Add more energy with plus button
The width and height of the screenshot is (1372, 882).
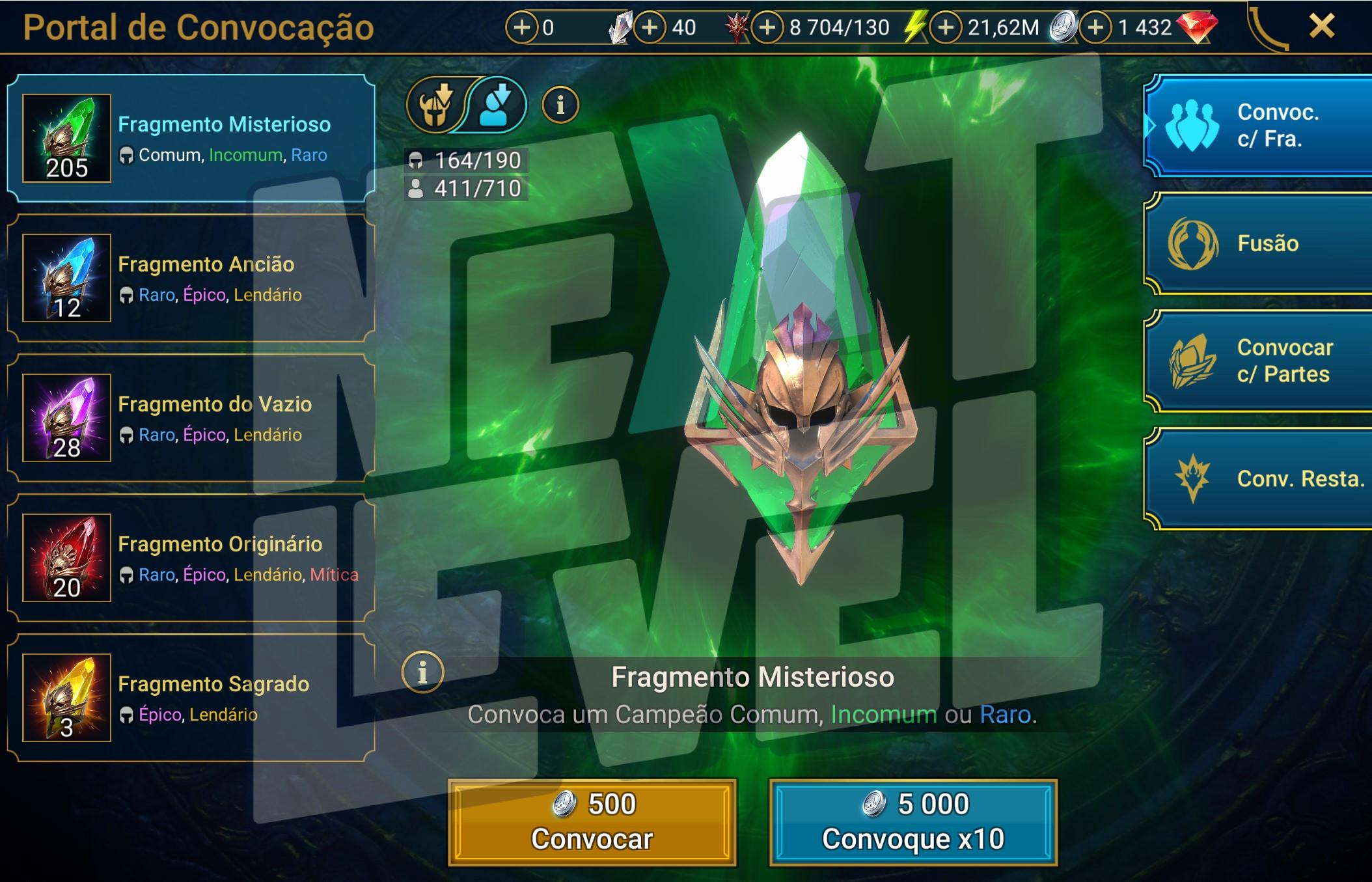pos(767,27)
